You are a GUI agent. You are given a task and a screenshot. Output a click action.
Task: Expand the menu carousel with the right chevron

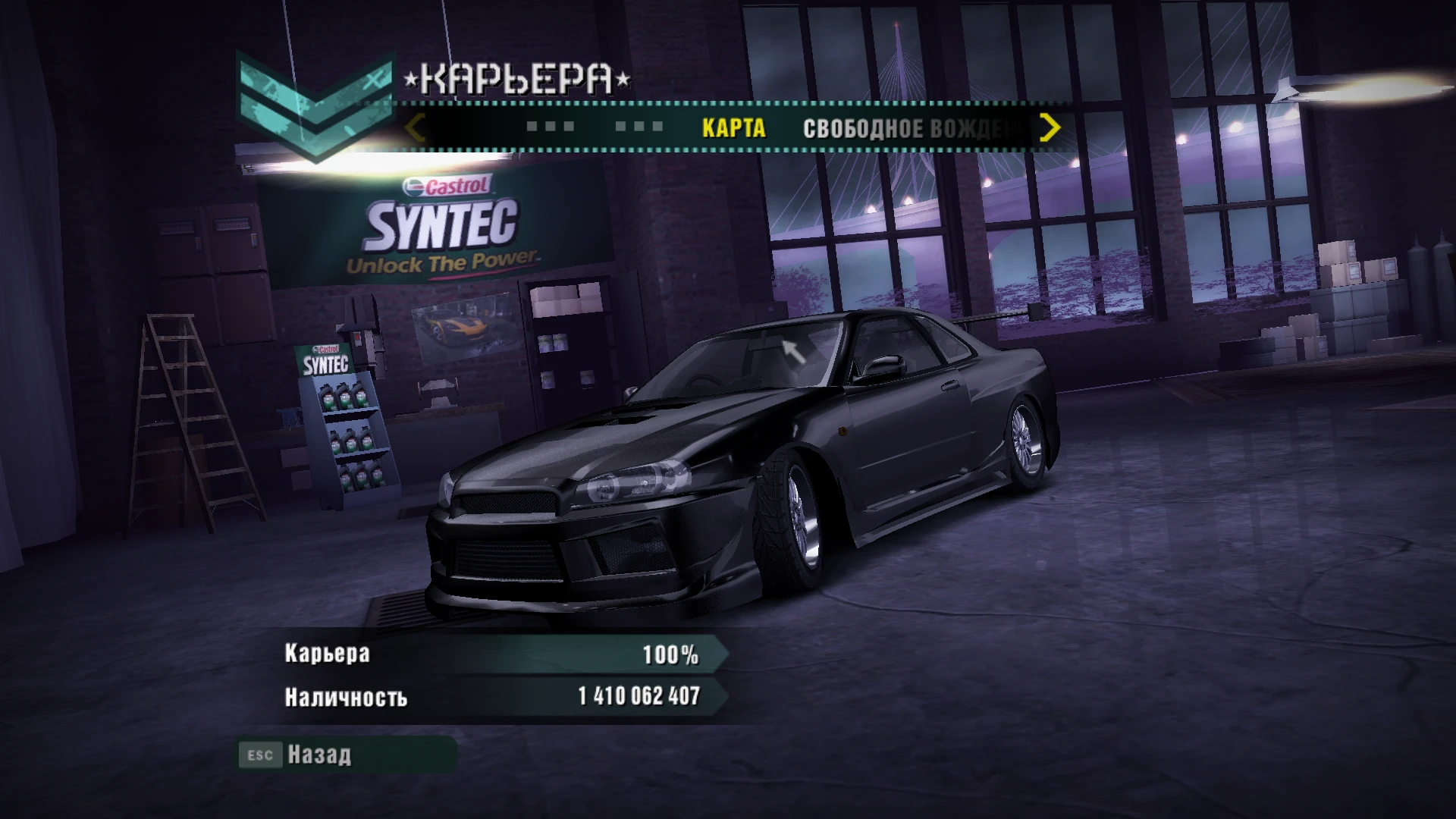(x=1050, y=129)
